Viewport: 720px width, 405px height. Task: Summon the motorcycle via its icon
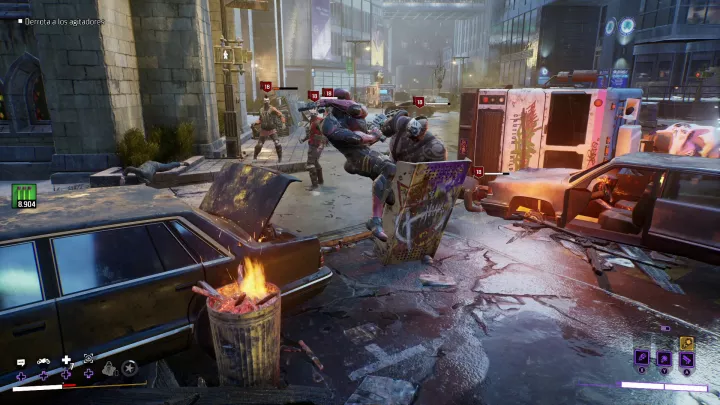(43, 360)
